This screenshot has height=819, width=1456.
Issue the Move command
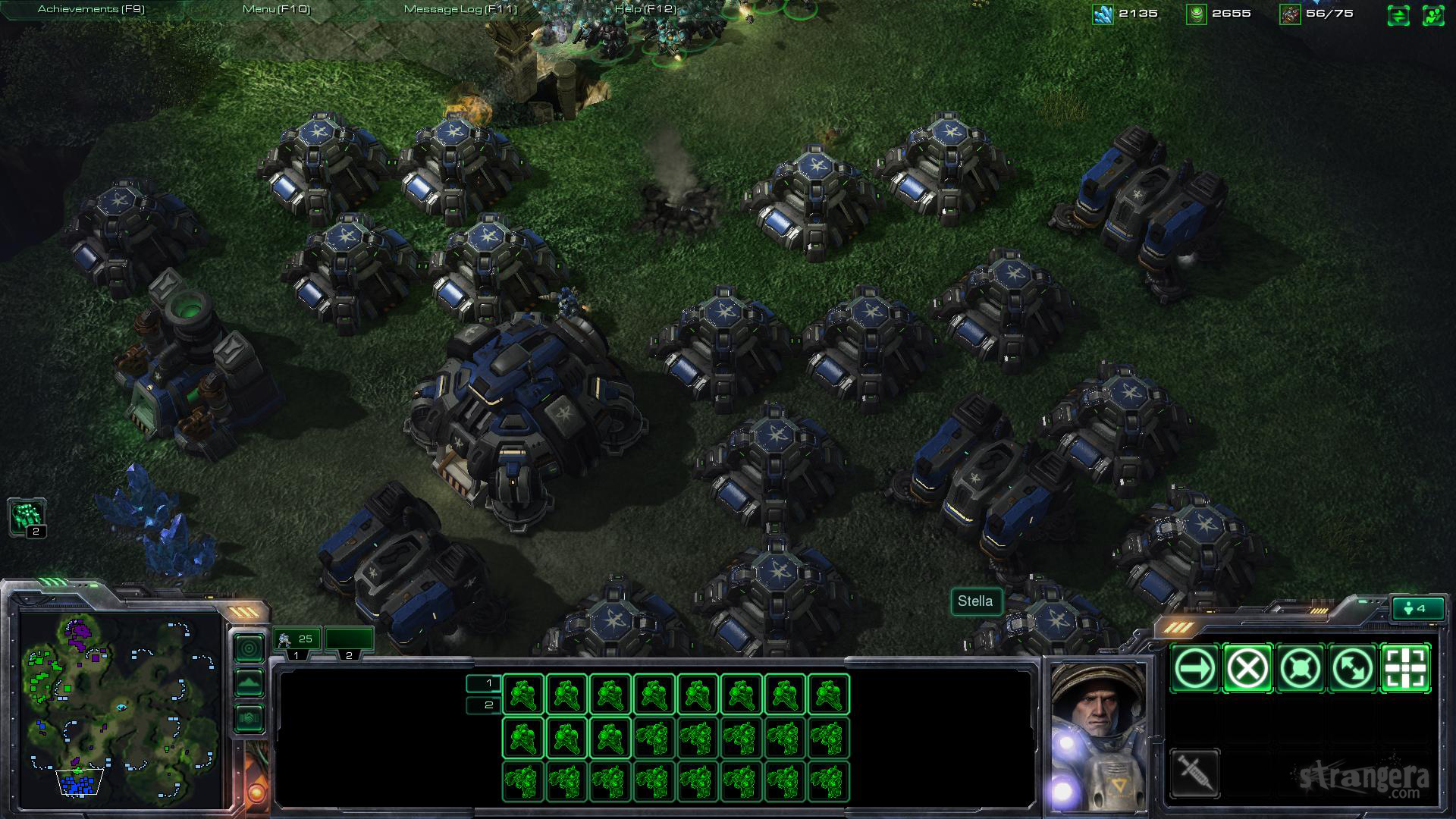coord(1194,669)
